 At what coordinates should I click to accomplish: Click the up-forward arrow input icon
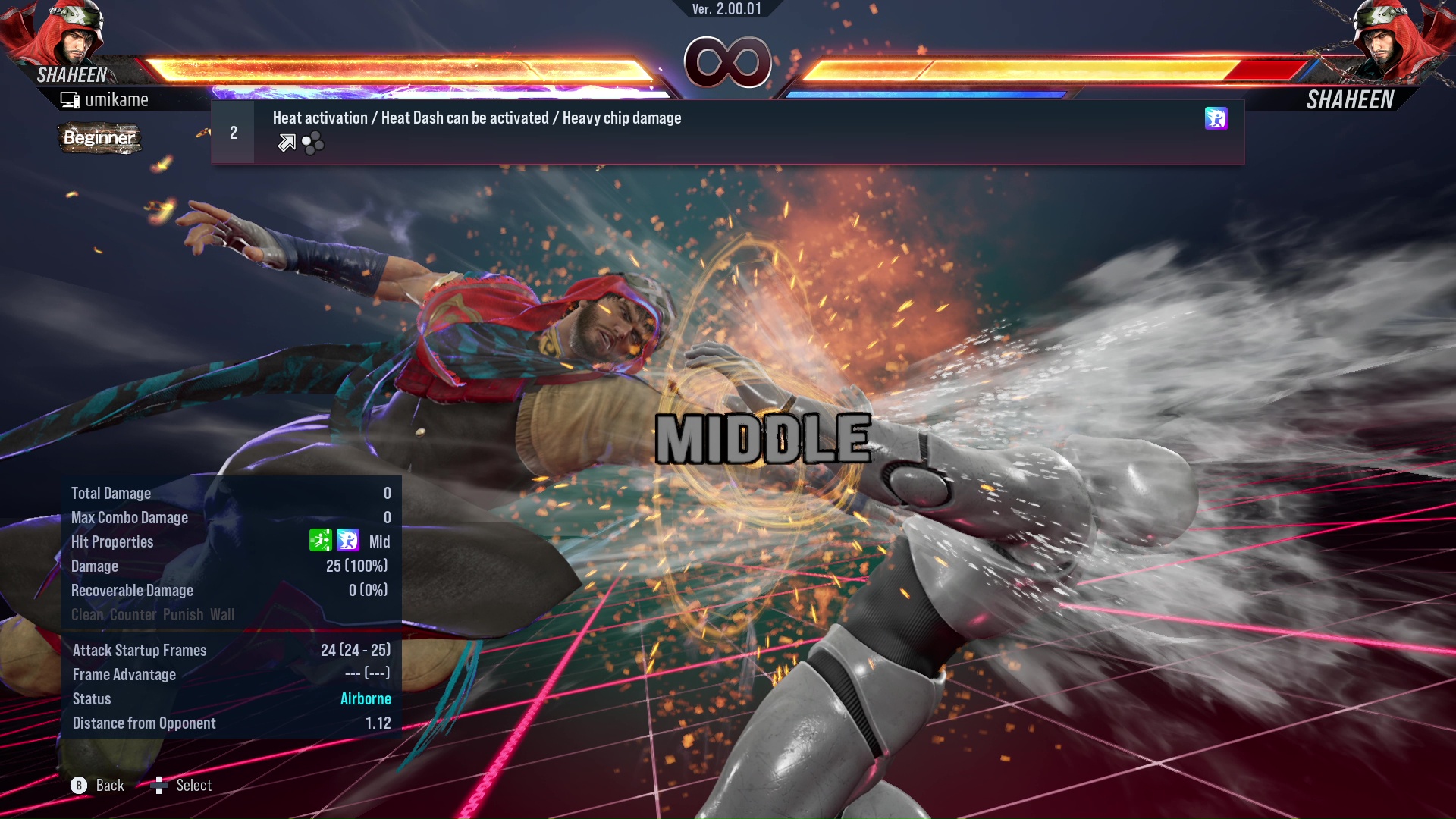click(x=286, y=142)
